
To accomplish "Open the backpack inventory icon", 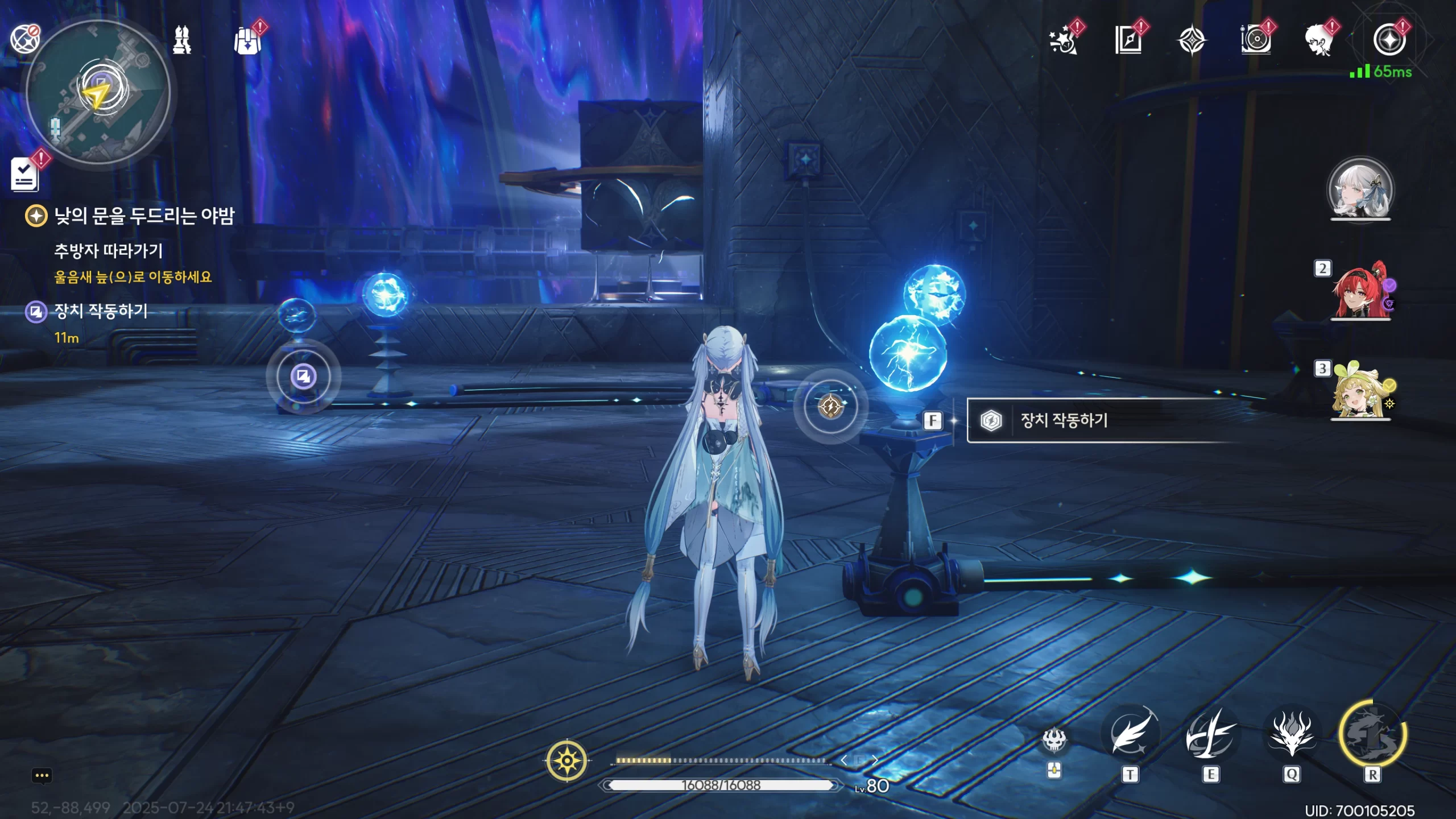I will coord(247,41).
